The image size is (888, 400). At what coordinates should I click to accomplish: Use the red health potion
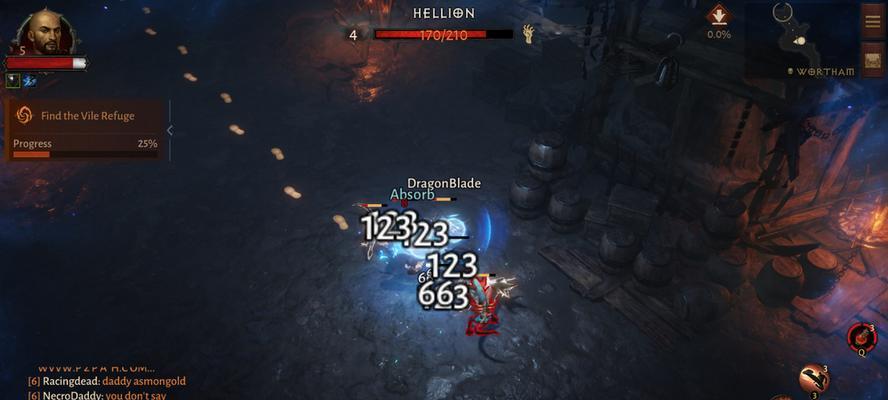point(860,336)
